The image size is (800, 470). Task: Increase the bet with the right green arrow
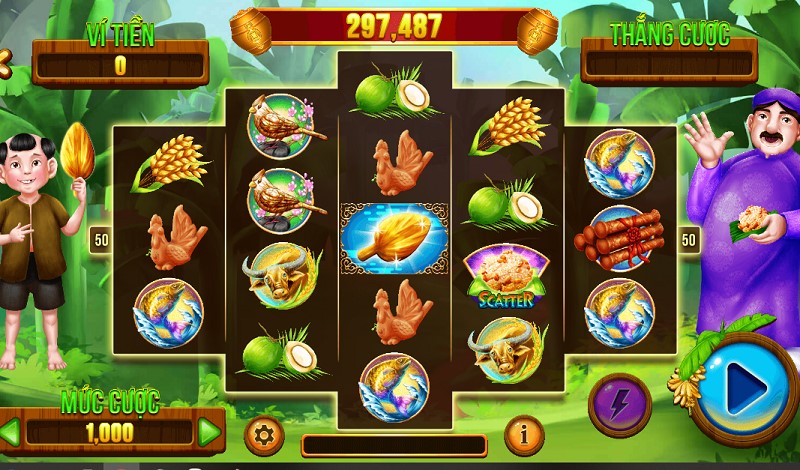(x=209, y=432)
